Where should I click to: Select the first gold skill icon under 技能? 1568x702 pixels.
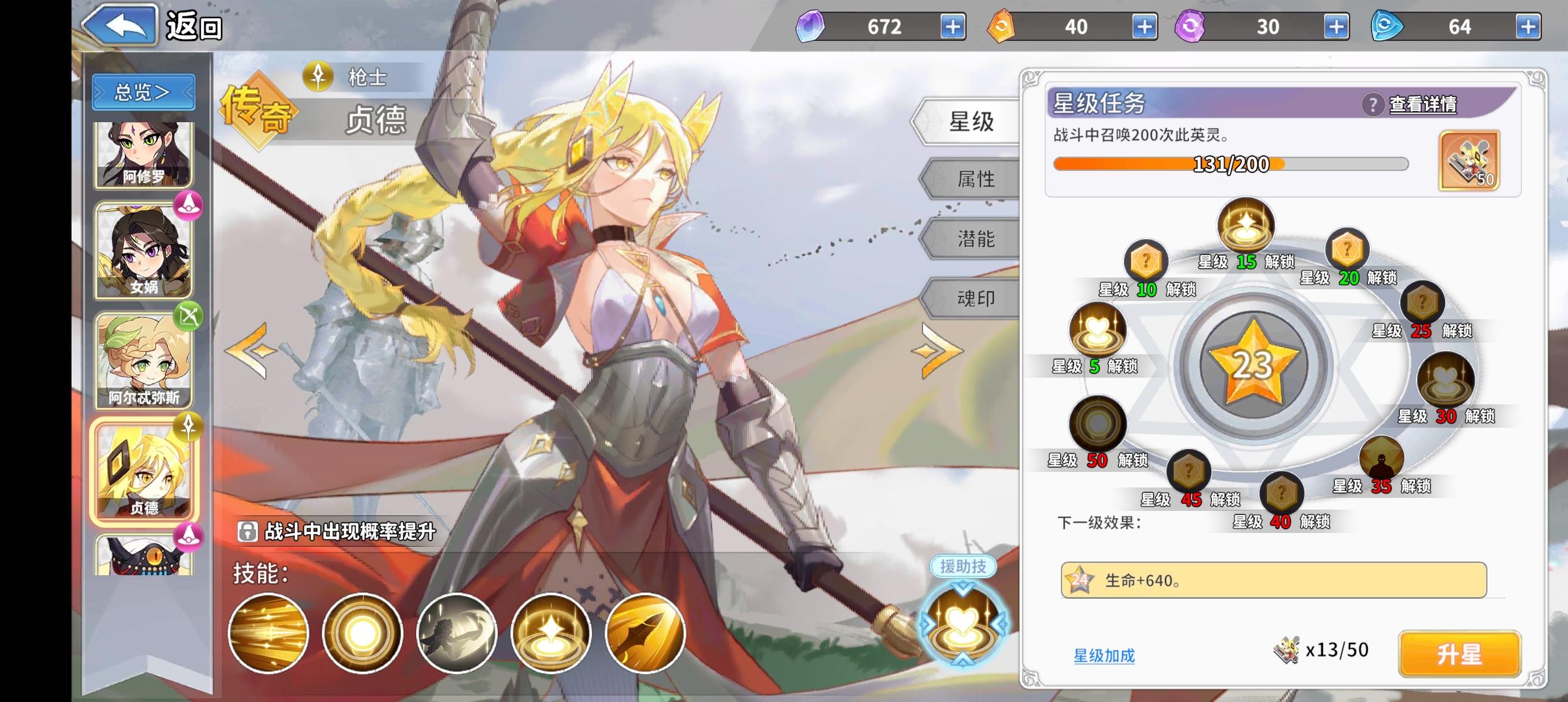pyautogui.click(x=268, y=632)
